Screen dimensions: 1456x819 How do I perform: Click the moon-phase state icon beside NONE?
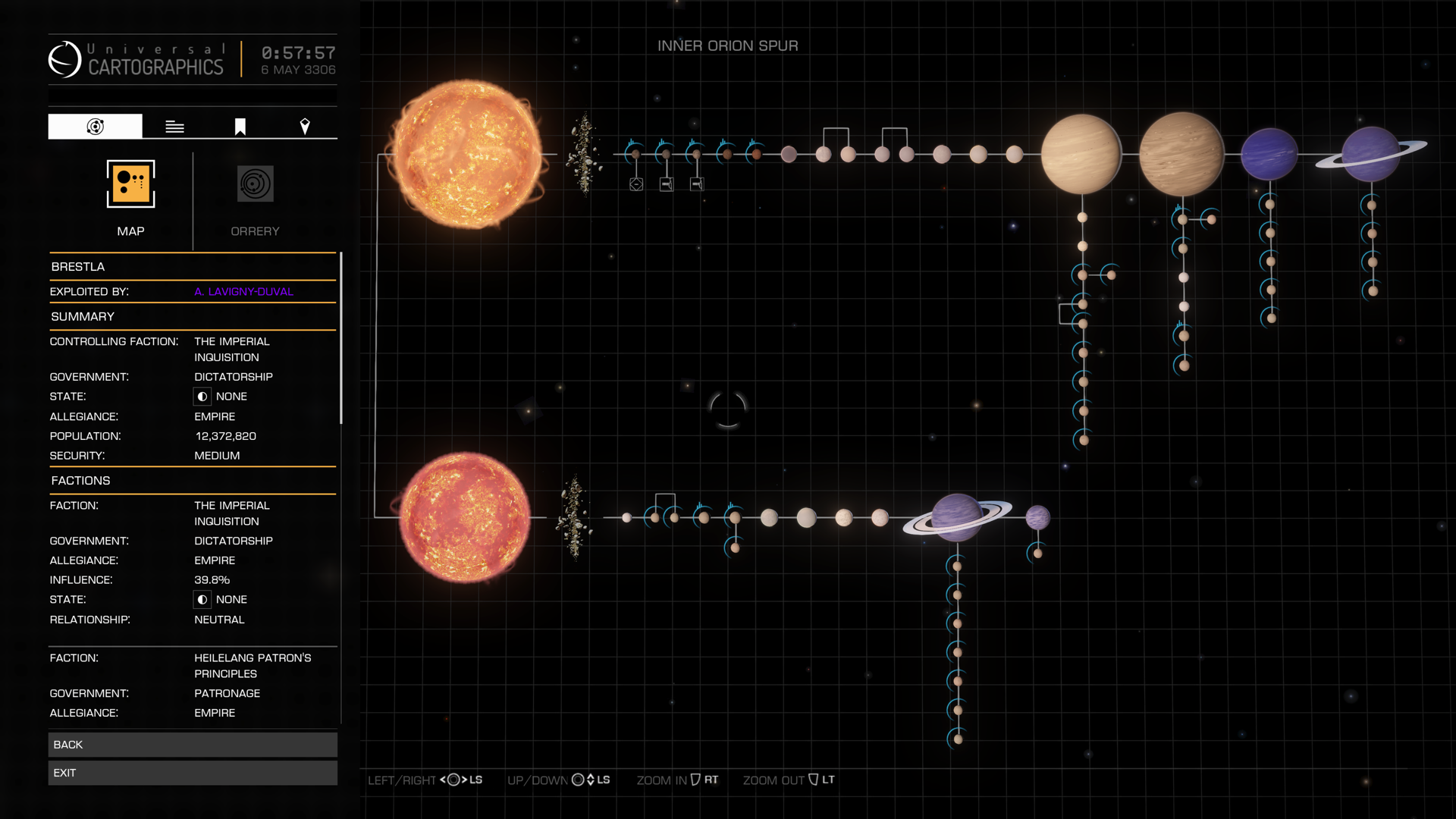coord(202,396)
